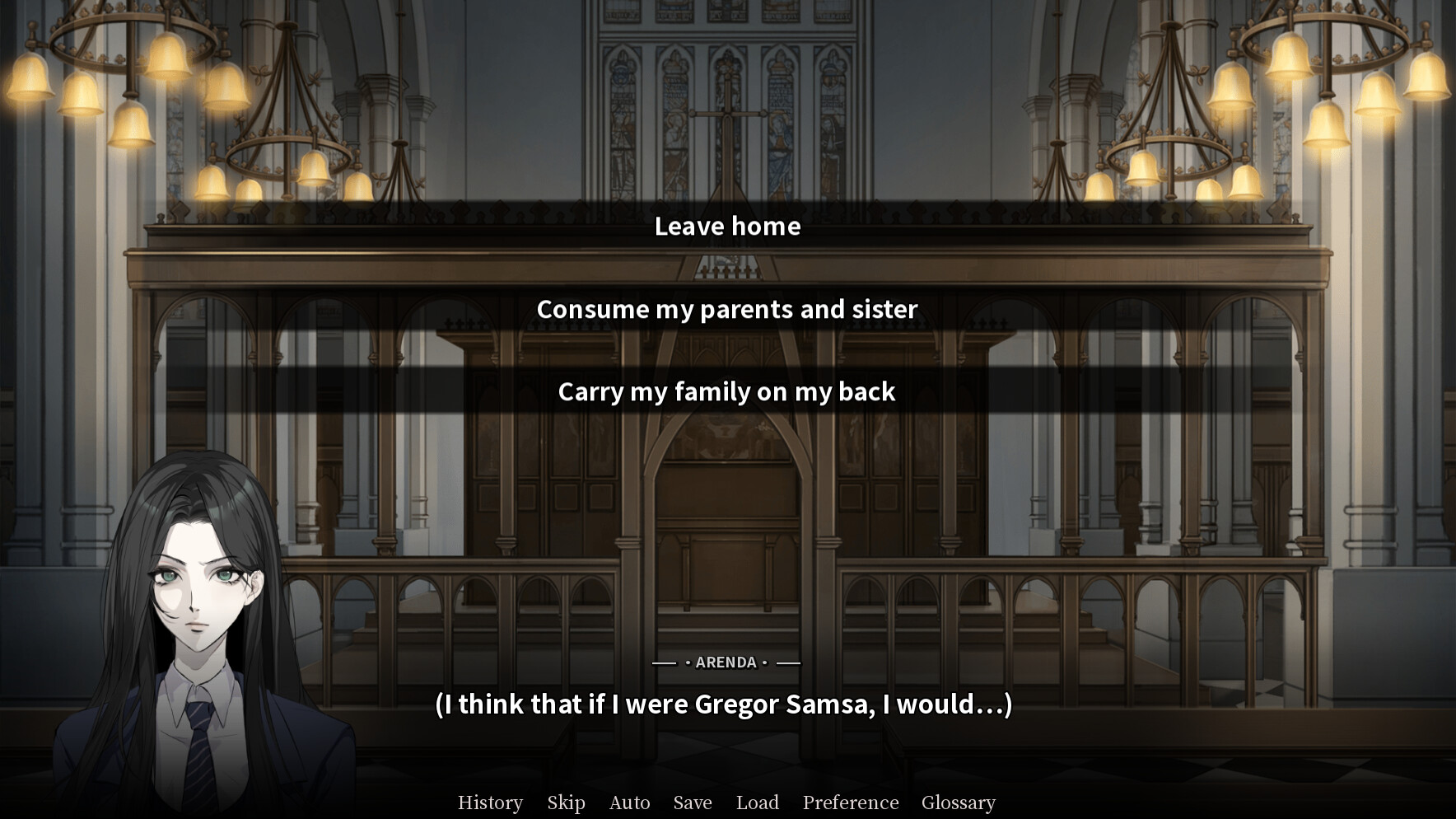Save the current game progress
Viewport: 1456px width, 819px height.
(x=692, y=802)
